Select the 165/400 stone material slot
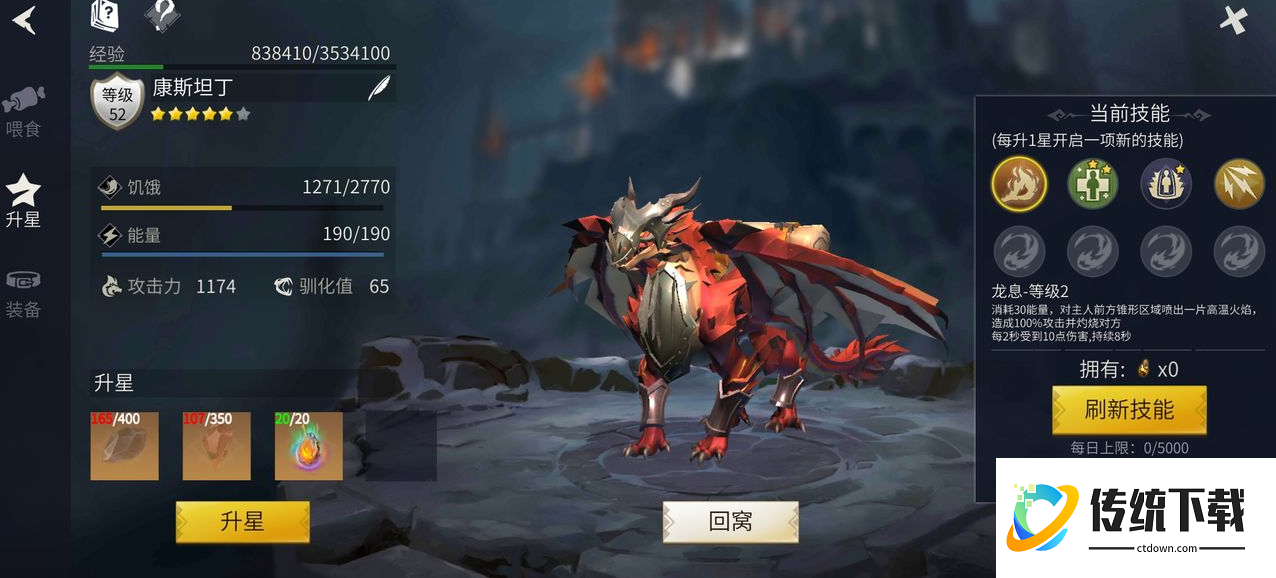 point(125,445)
